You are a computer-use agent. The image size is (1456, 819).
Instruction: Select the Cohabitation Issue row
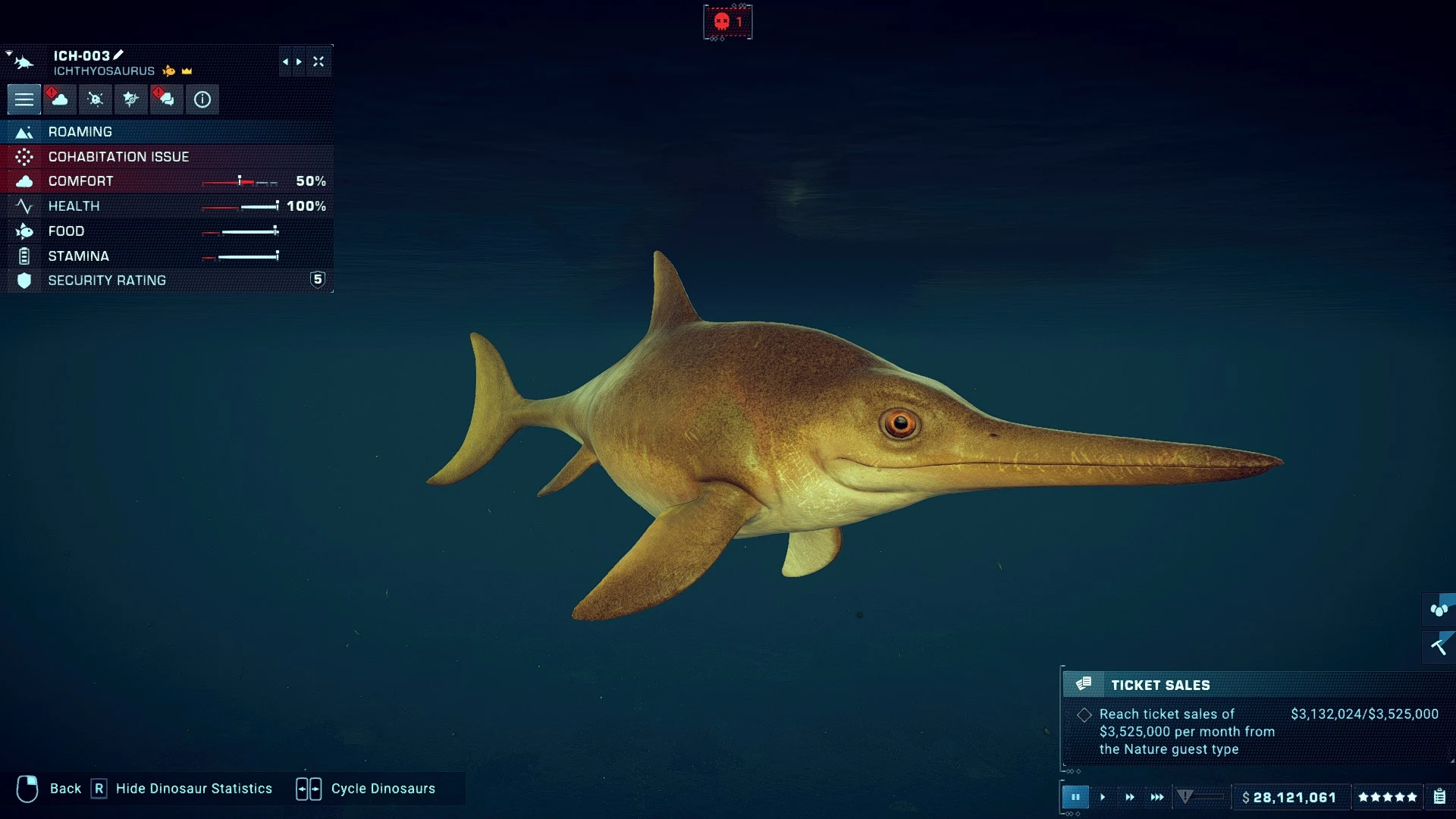(x=167, y=157)
